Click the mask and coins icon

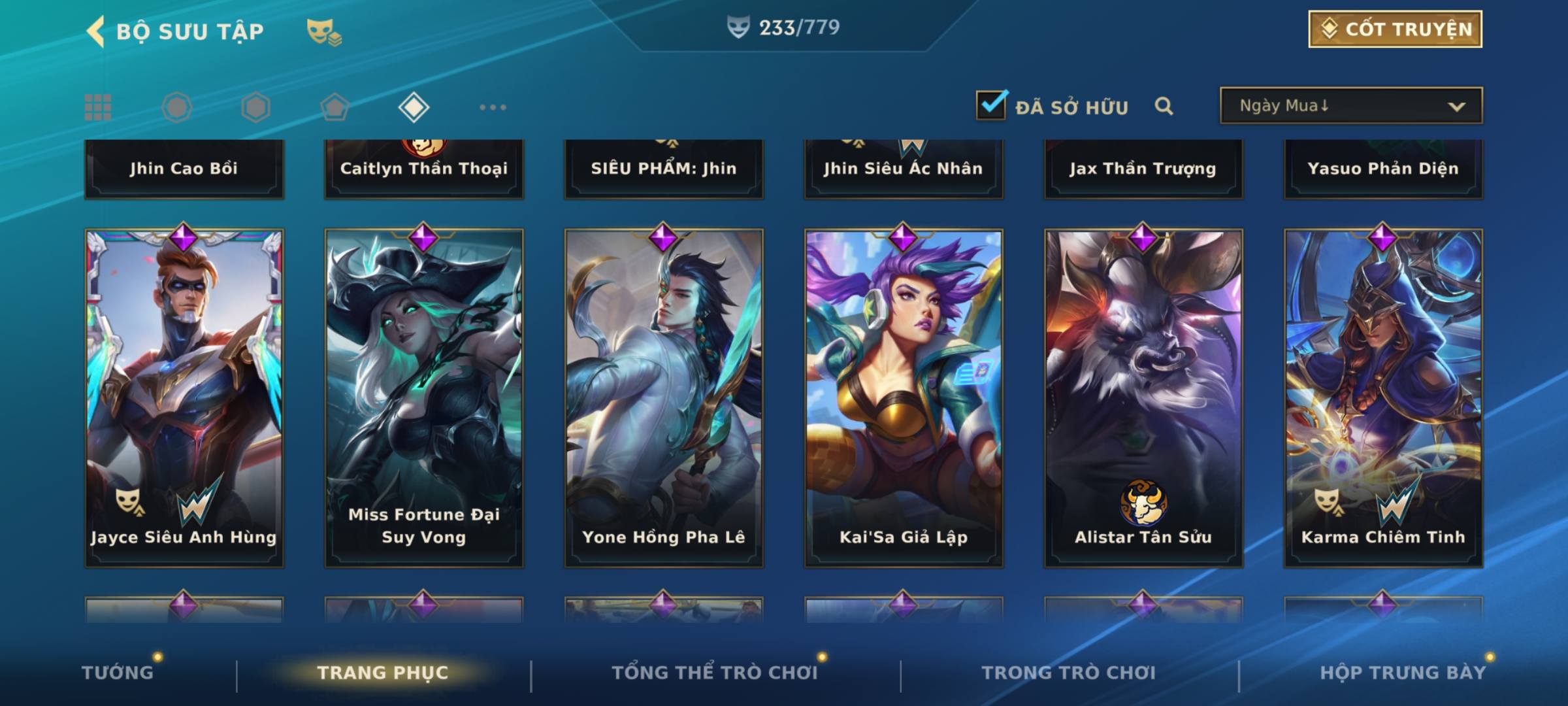[x=323, y=31]
